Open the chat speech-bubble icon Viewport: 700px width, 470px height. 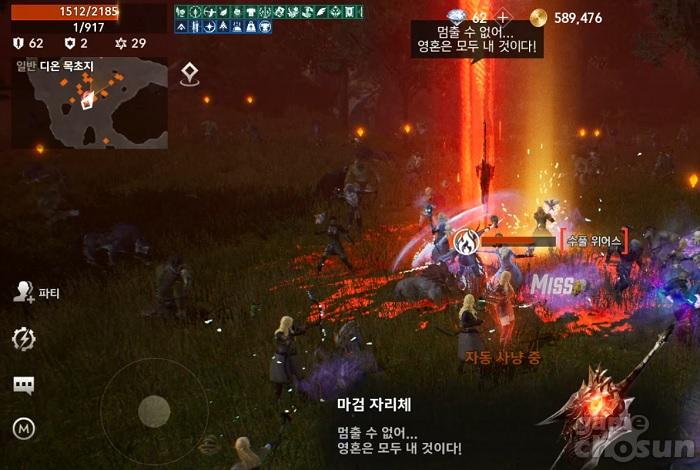[x=23, y=385]
